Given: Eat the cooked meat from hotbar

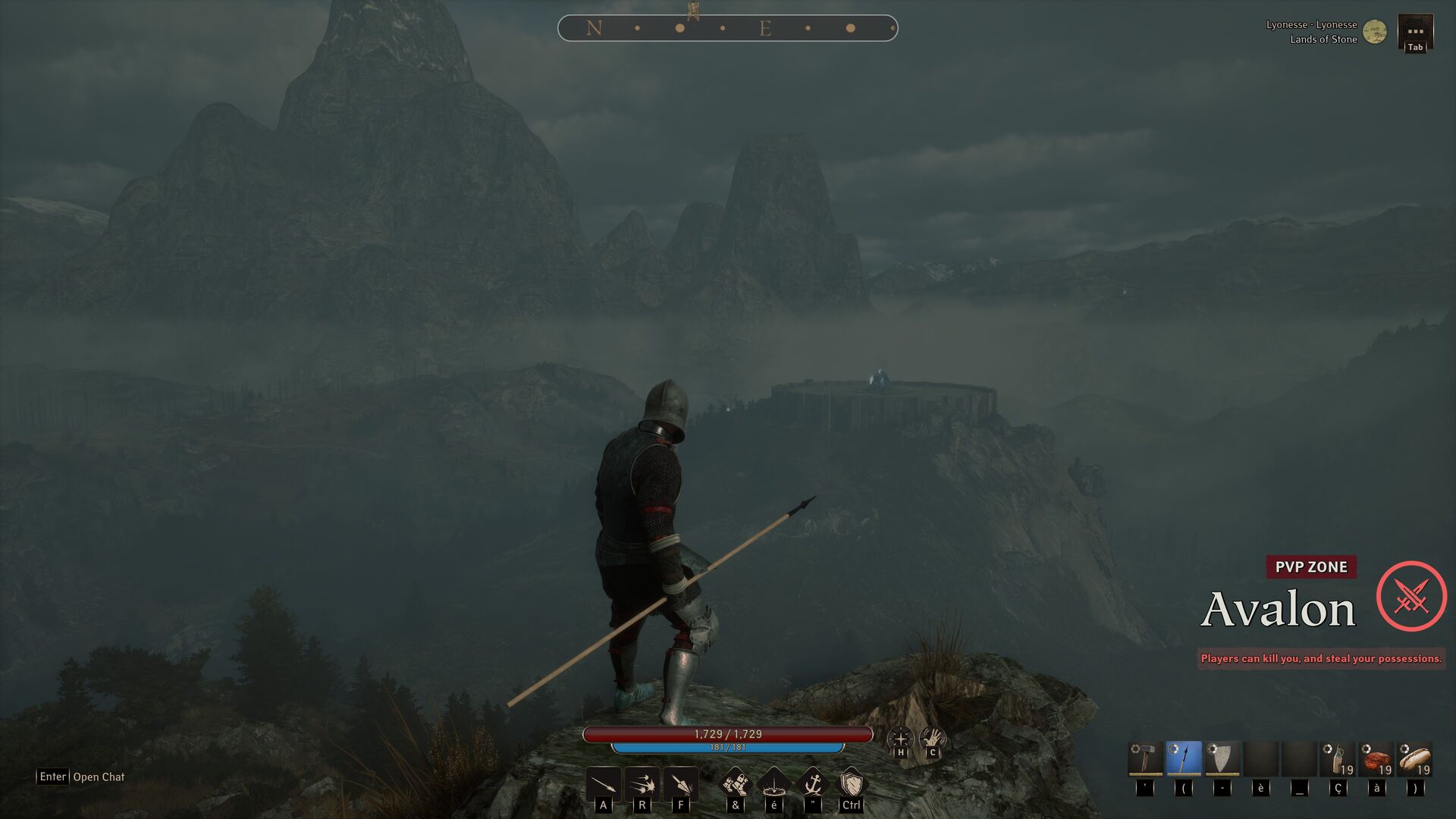Looking at the screenshot, I should click(x=1376, y=759).
